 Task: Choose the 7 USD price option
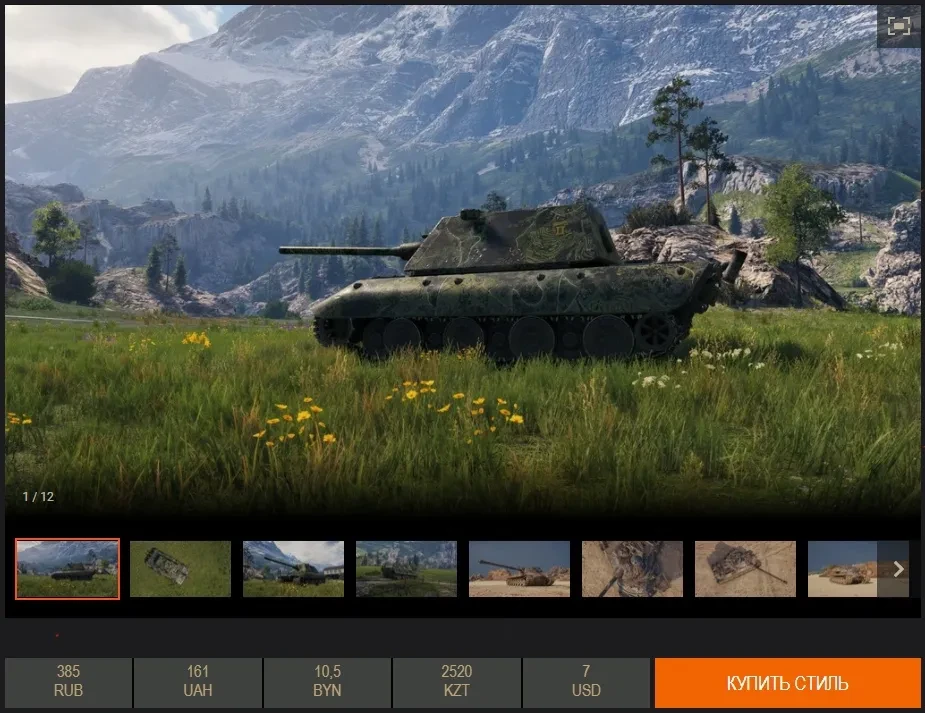point(586,682)
